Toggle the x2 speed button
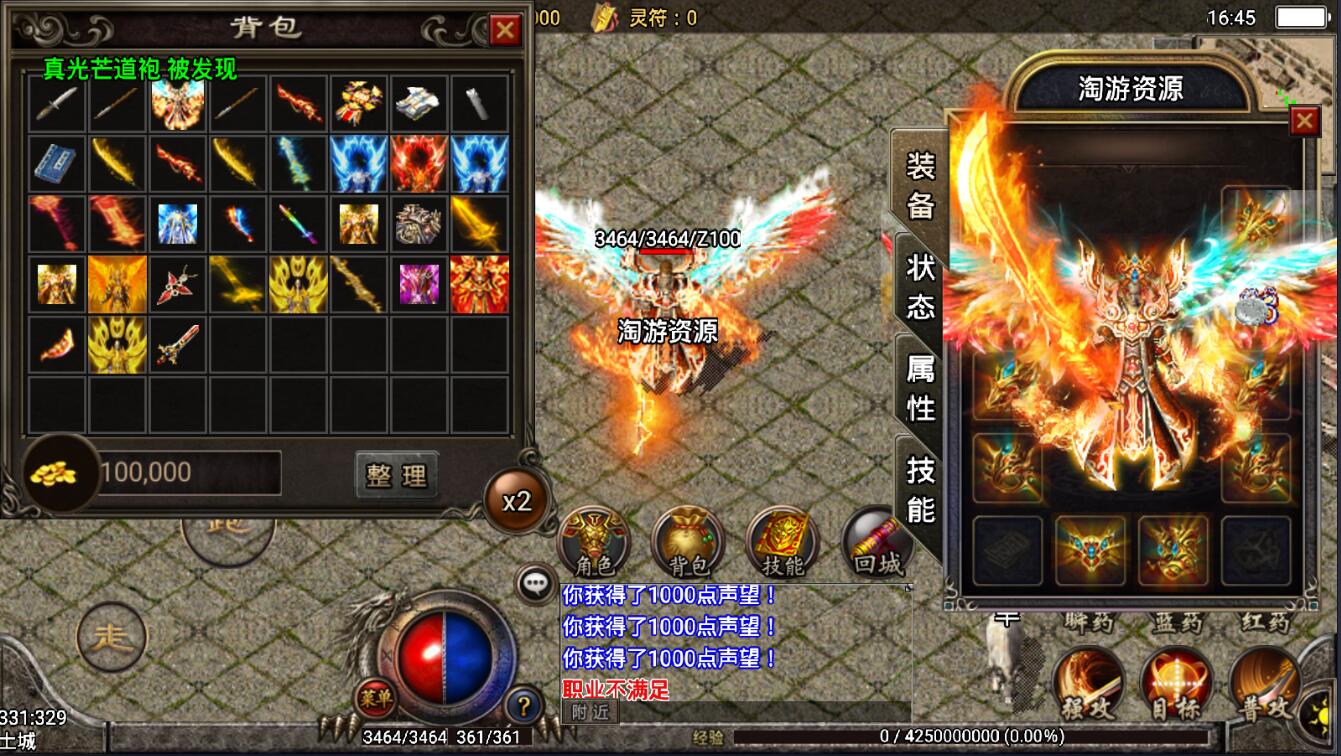The height and width of the screenshot is (756, 1341). [x=516, y=501]
